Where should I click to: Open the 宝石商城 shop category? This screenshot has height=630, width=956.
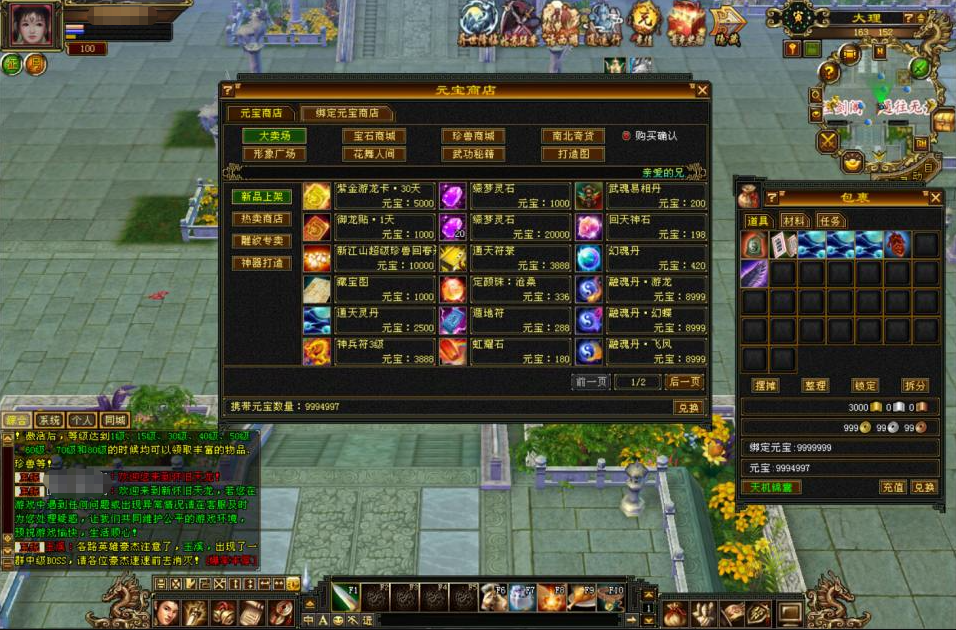pos(374,136)
